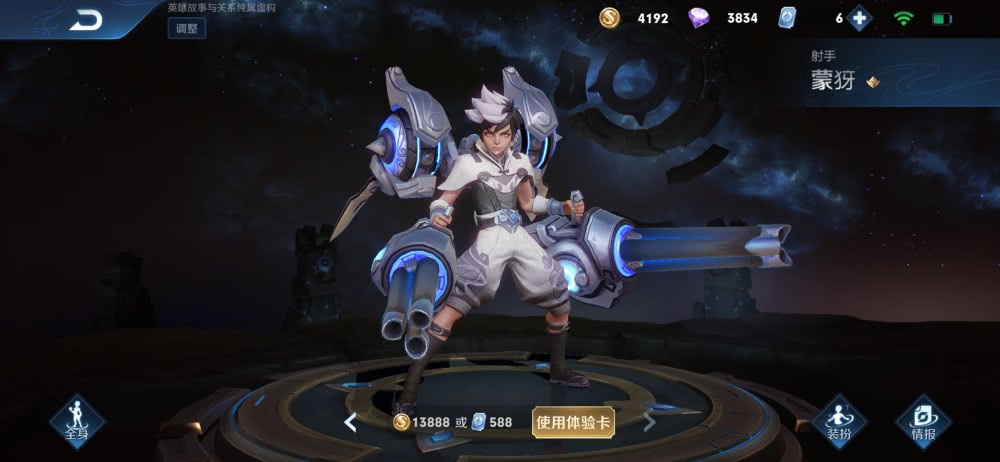Open the 装扮 skins menu
Screen dimensions: 1000x462
point(839,420)
